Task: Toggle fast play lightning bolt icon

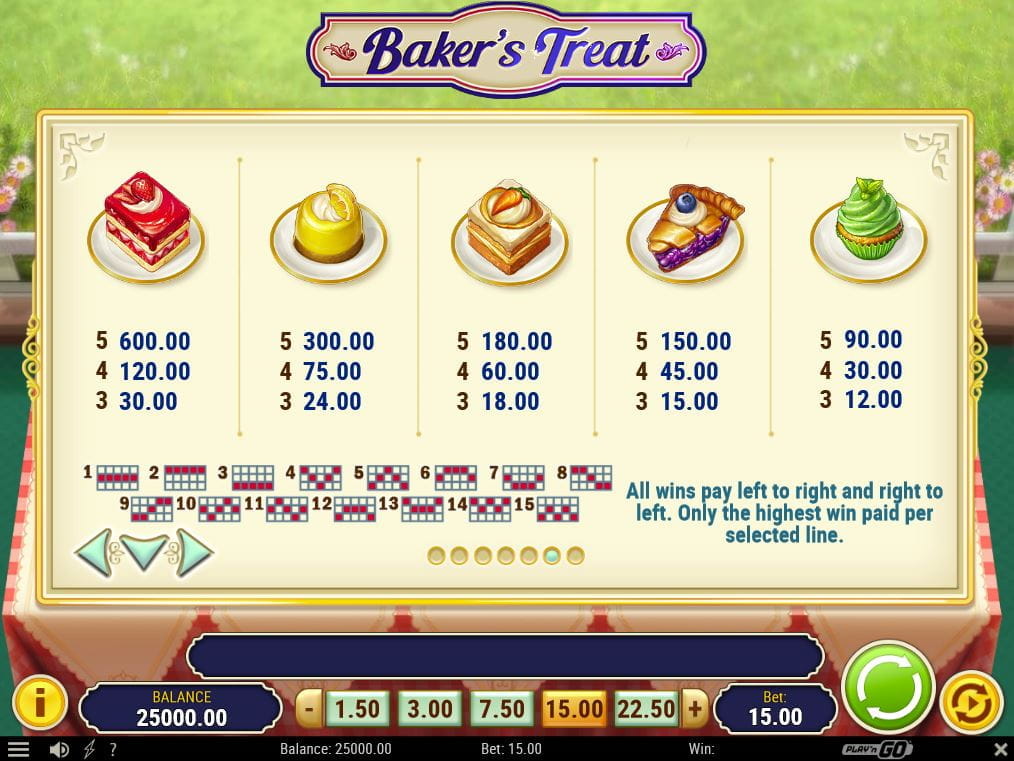Action: click(88, 749)
